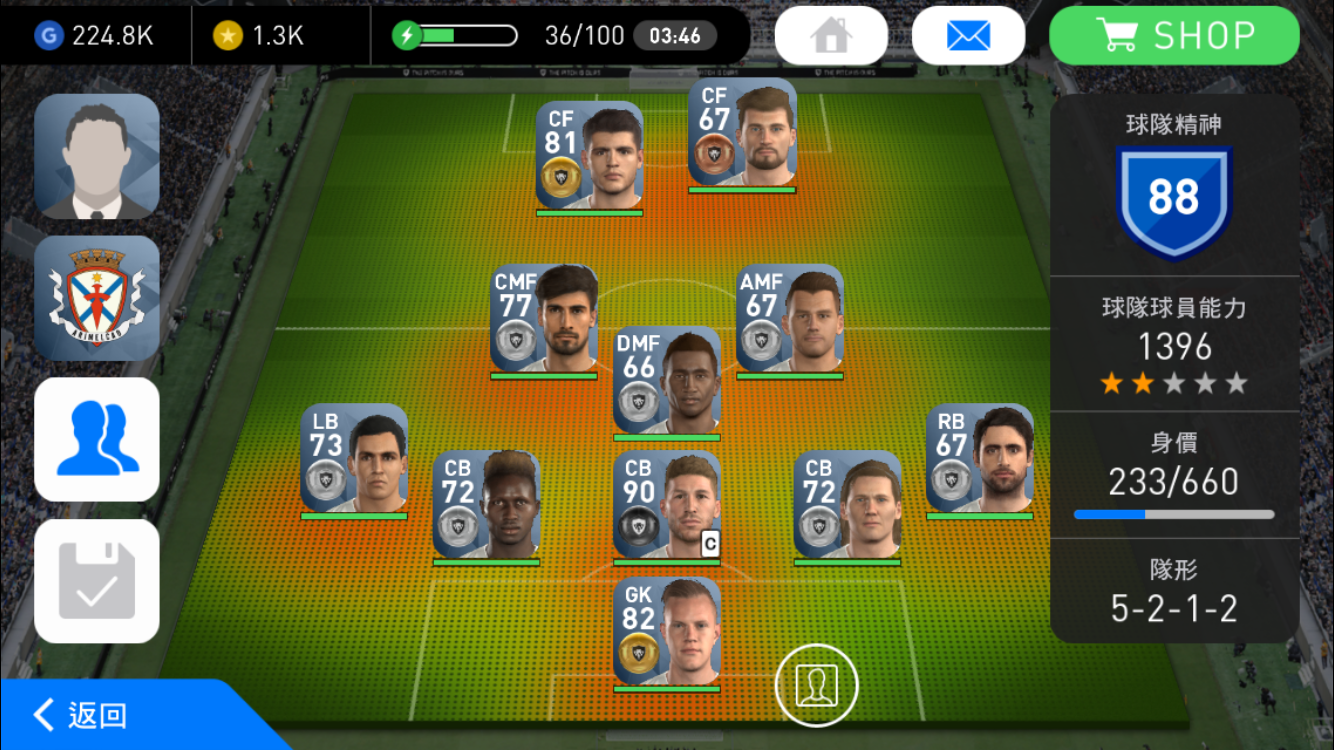Screen dimensions: 1334x750
Task: View the team spirit 88 badge
Action: pos(1174,198)
